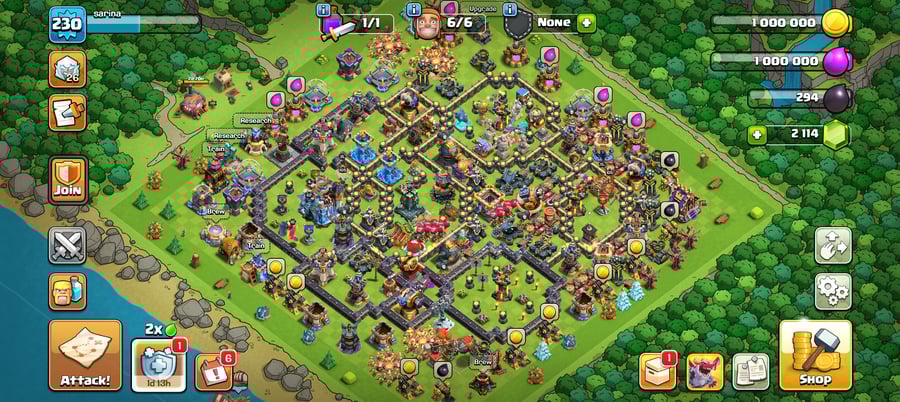
Task: Add a shield with the green plus
Action: coord(585,22)
